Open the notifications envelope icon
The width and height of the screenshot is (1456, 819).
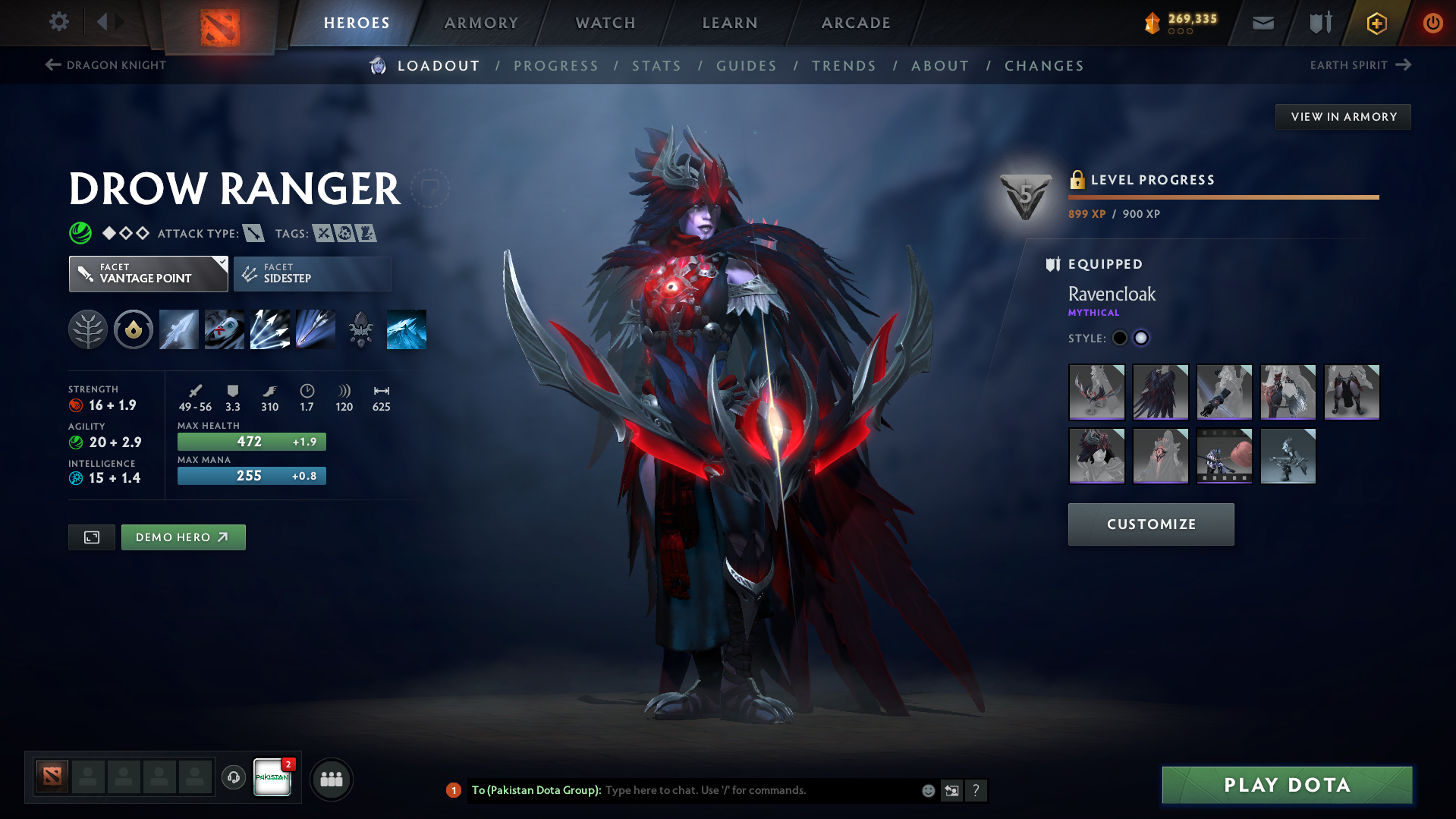tap(1262, 23)
